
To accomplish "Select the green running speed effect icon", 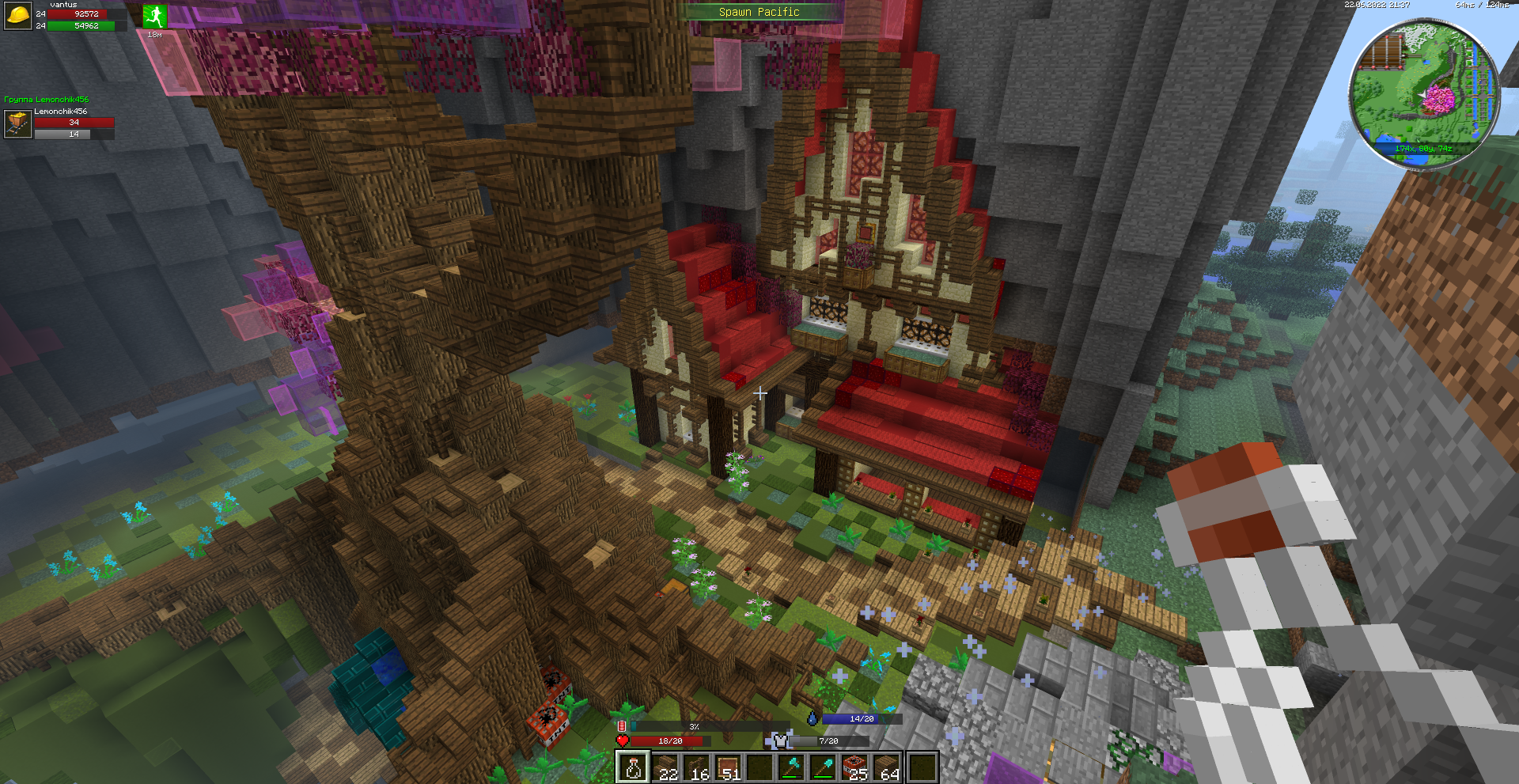I will 154,16.
